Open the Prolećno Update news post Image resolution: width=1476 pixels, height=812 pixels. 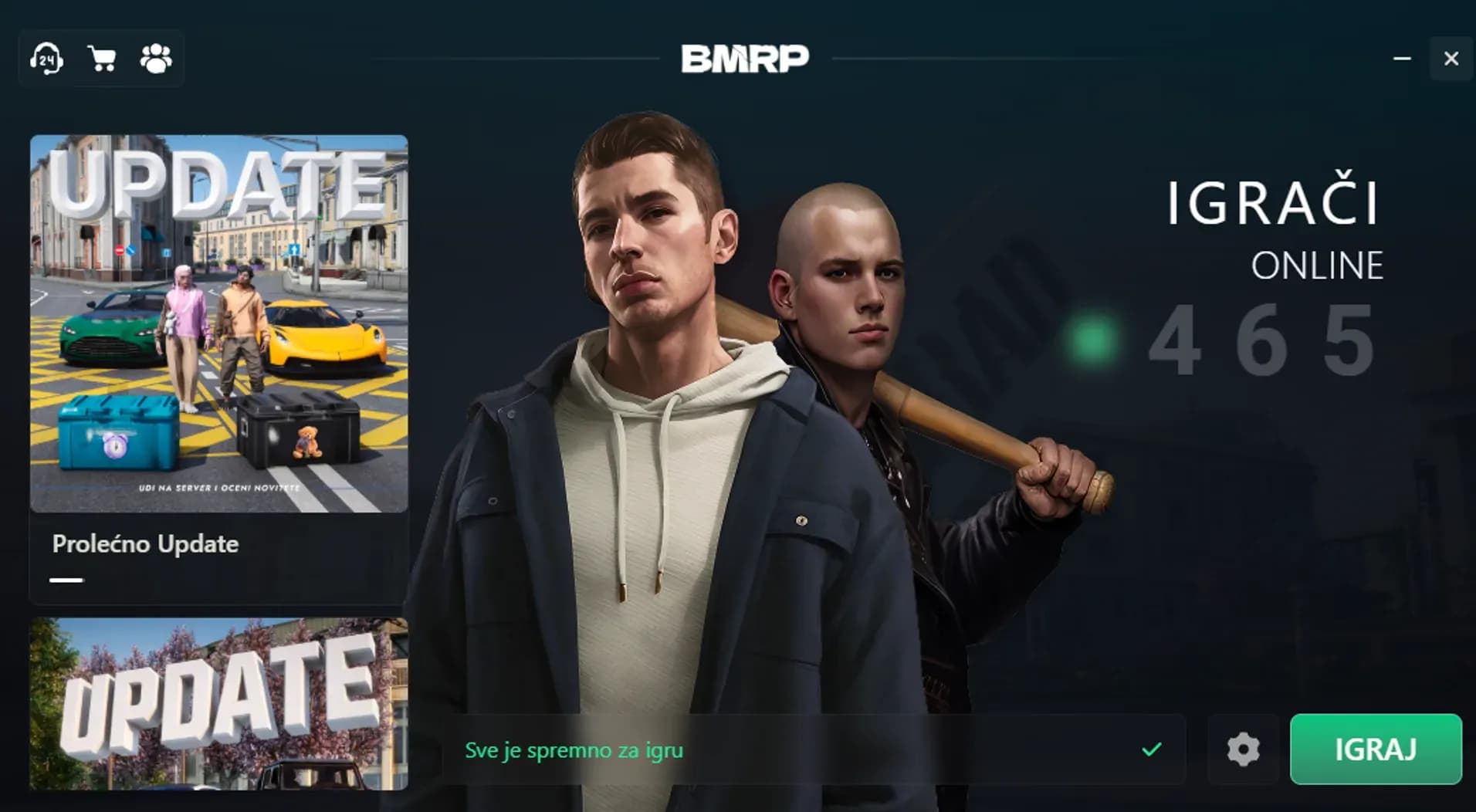[x=144, y=543]
